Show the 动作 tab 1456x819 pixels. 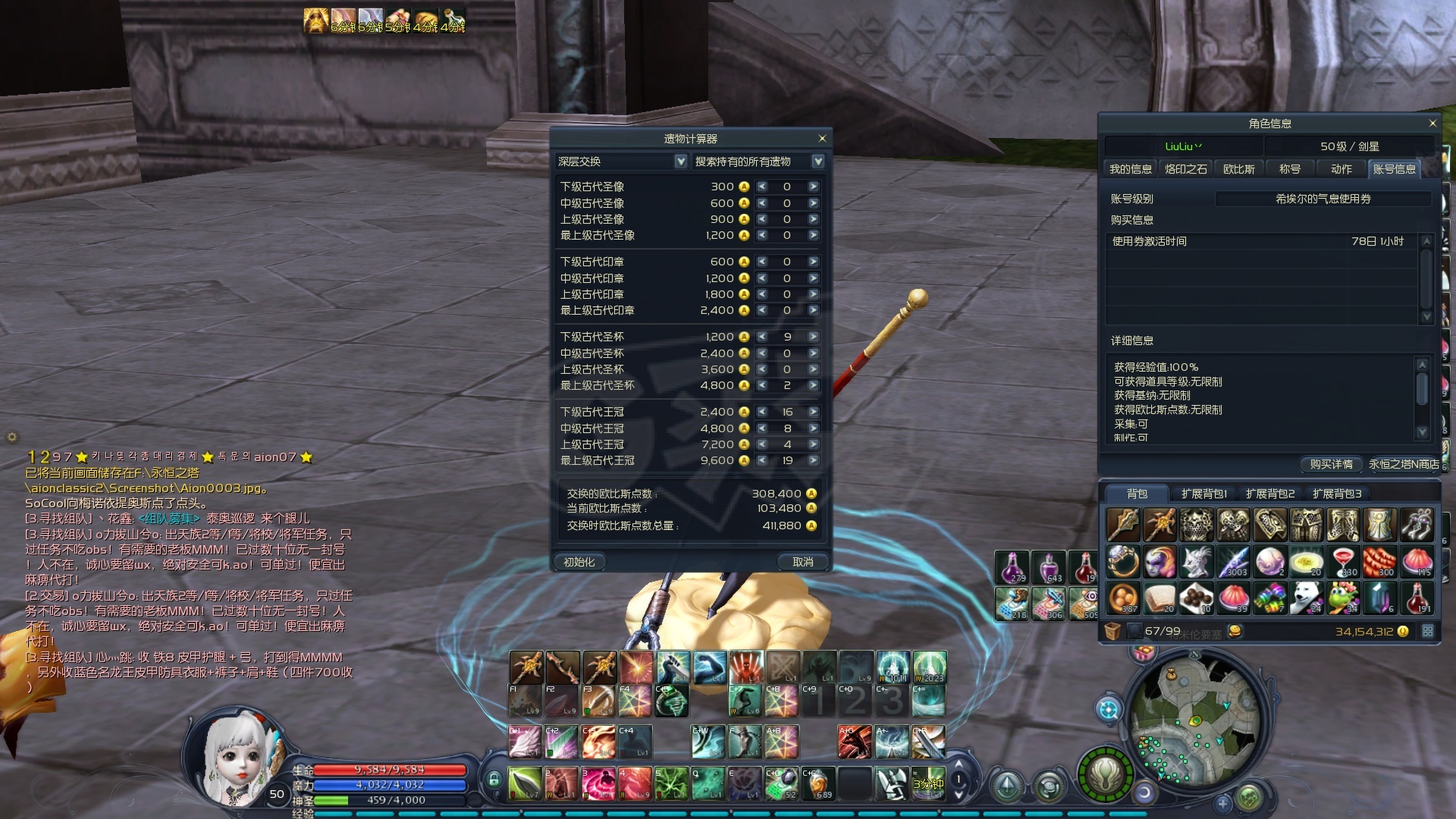tap(1341, 169)
